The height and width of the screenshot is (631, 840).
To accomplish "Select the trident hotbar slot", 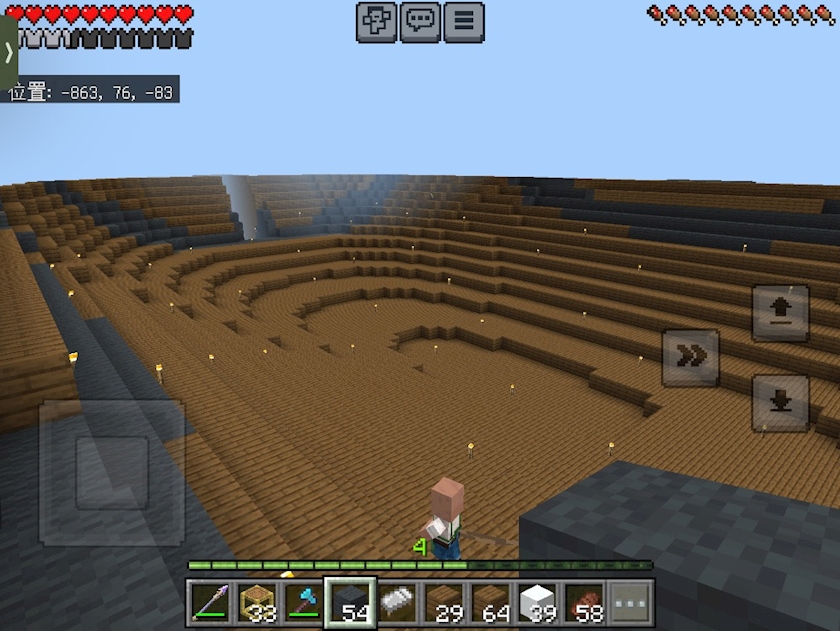I will click(211, 603).
